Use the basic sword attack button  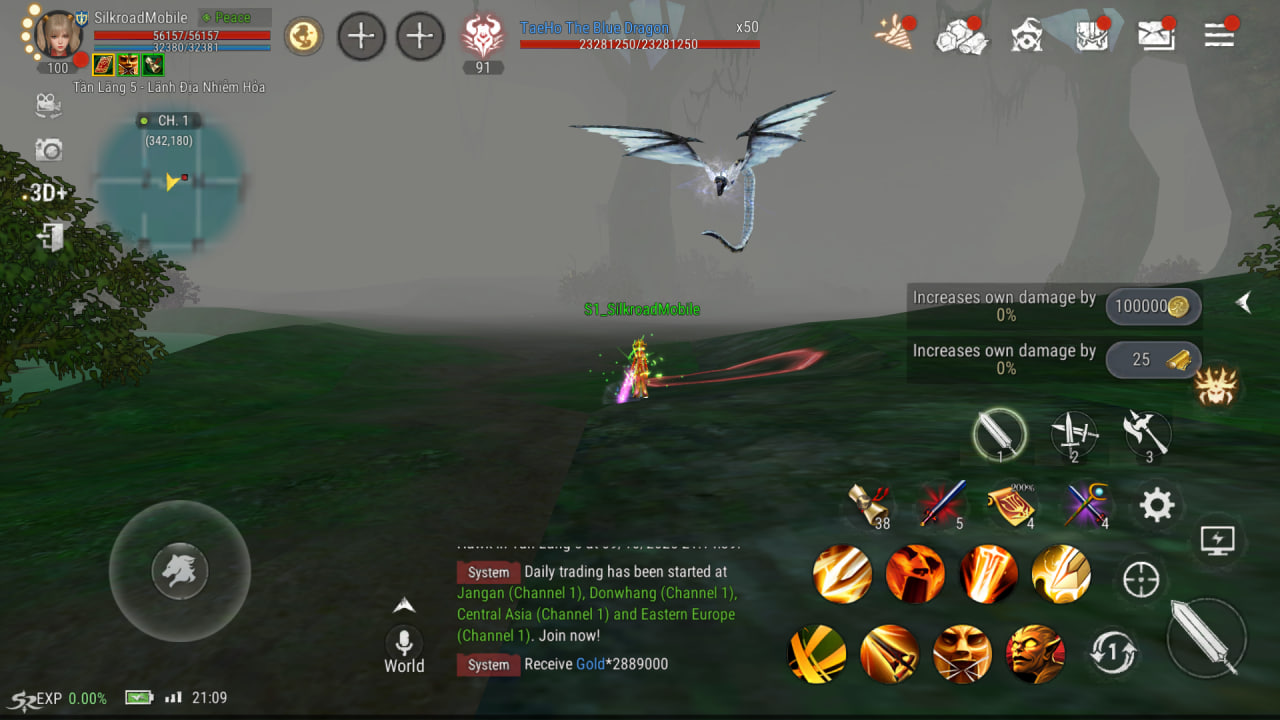click(x=1206, y=637)
